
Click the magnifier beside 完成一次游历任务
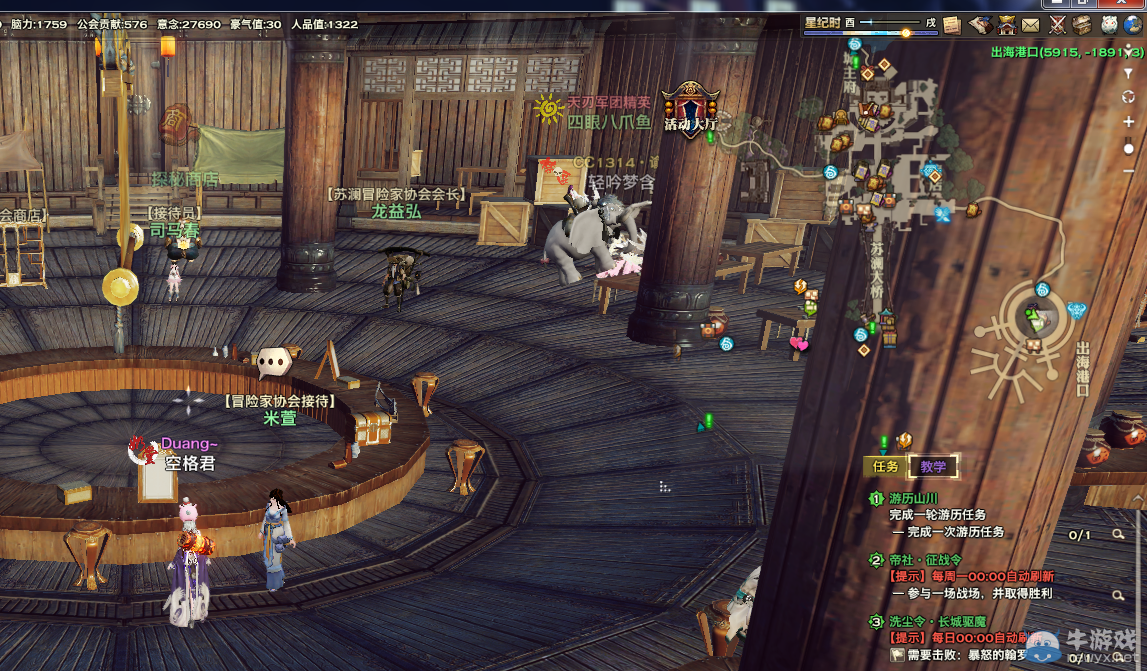tap(1119, 535)
